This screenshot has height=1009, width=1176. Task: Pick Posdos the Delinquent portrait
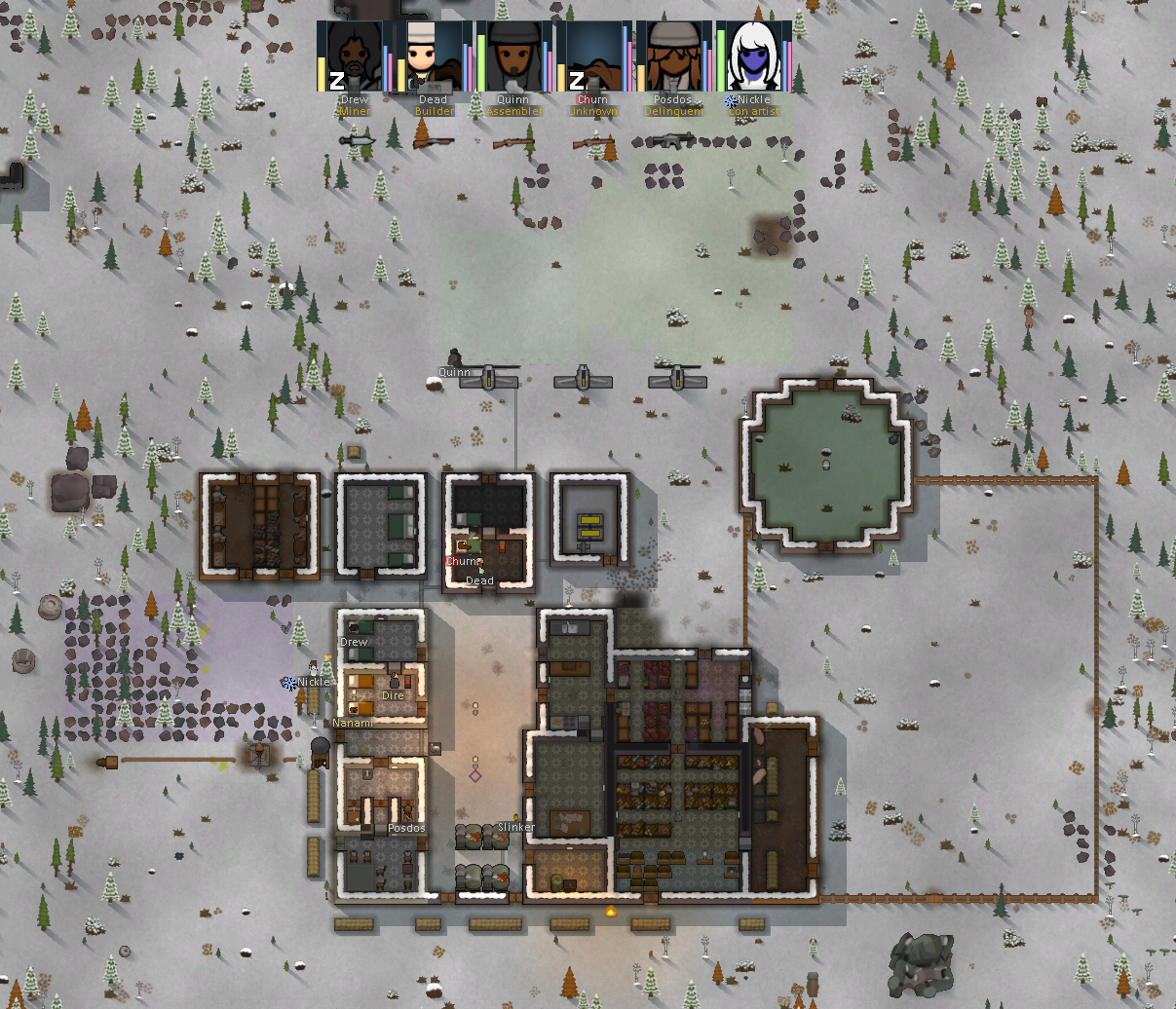(x=673, y=57)
